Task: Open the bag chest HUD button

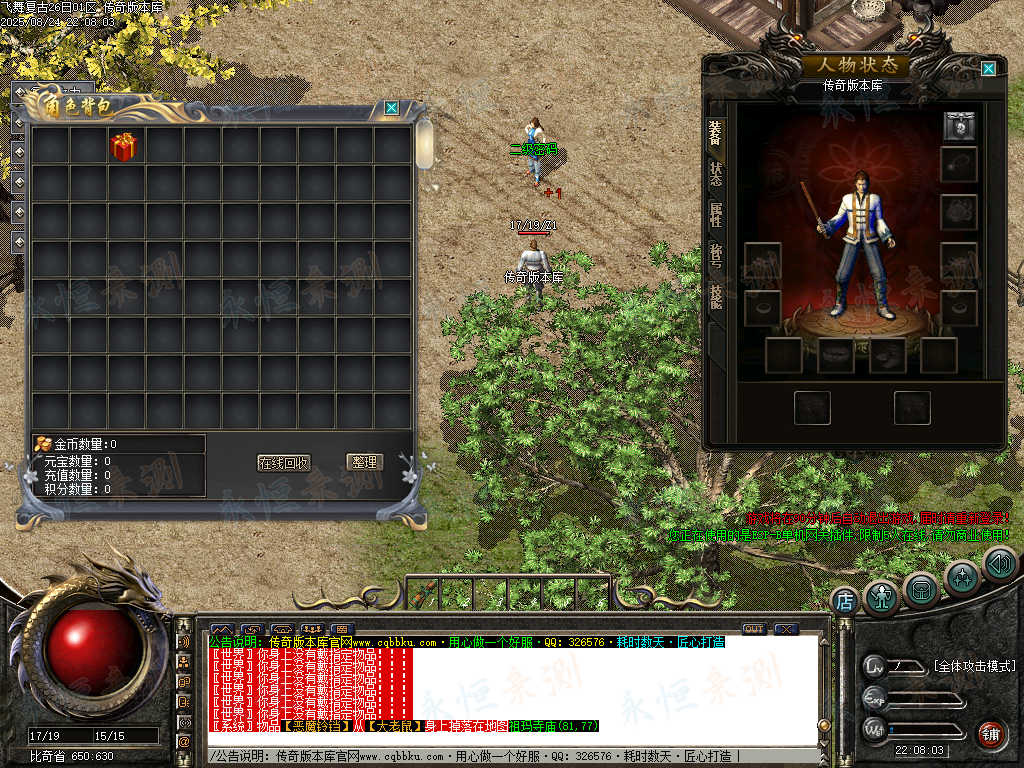Action: click(x=921, y=590)
